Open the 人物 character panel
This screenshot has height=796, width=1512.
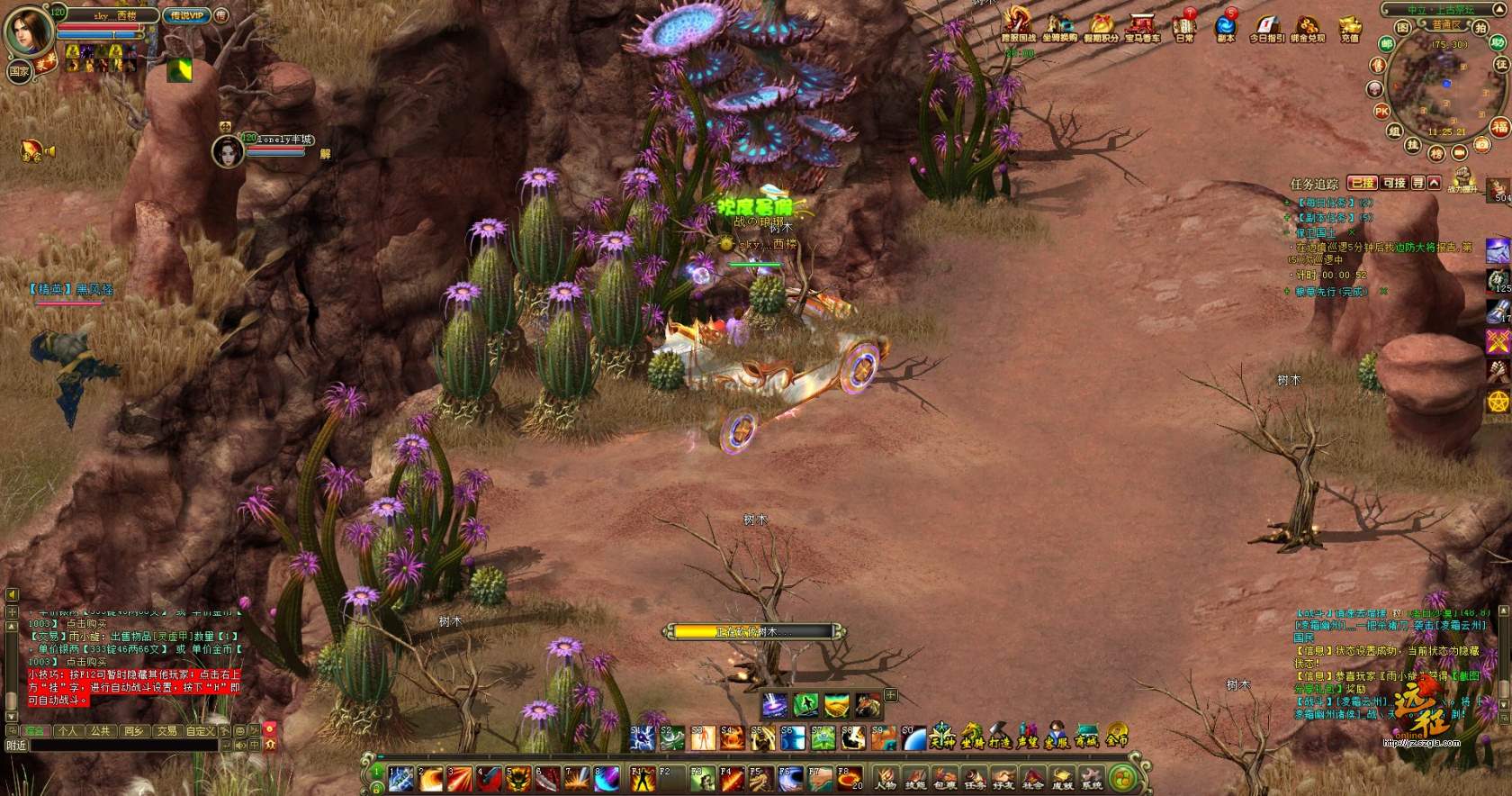point(886,778)
